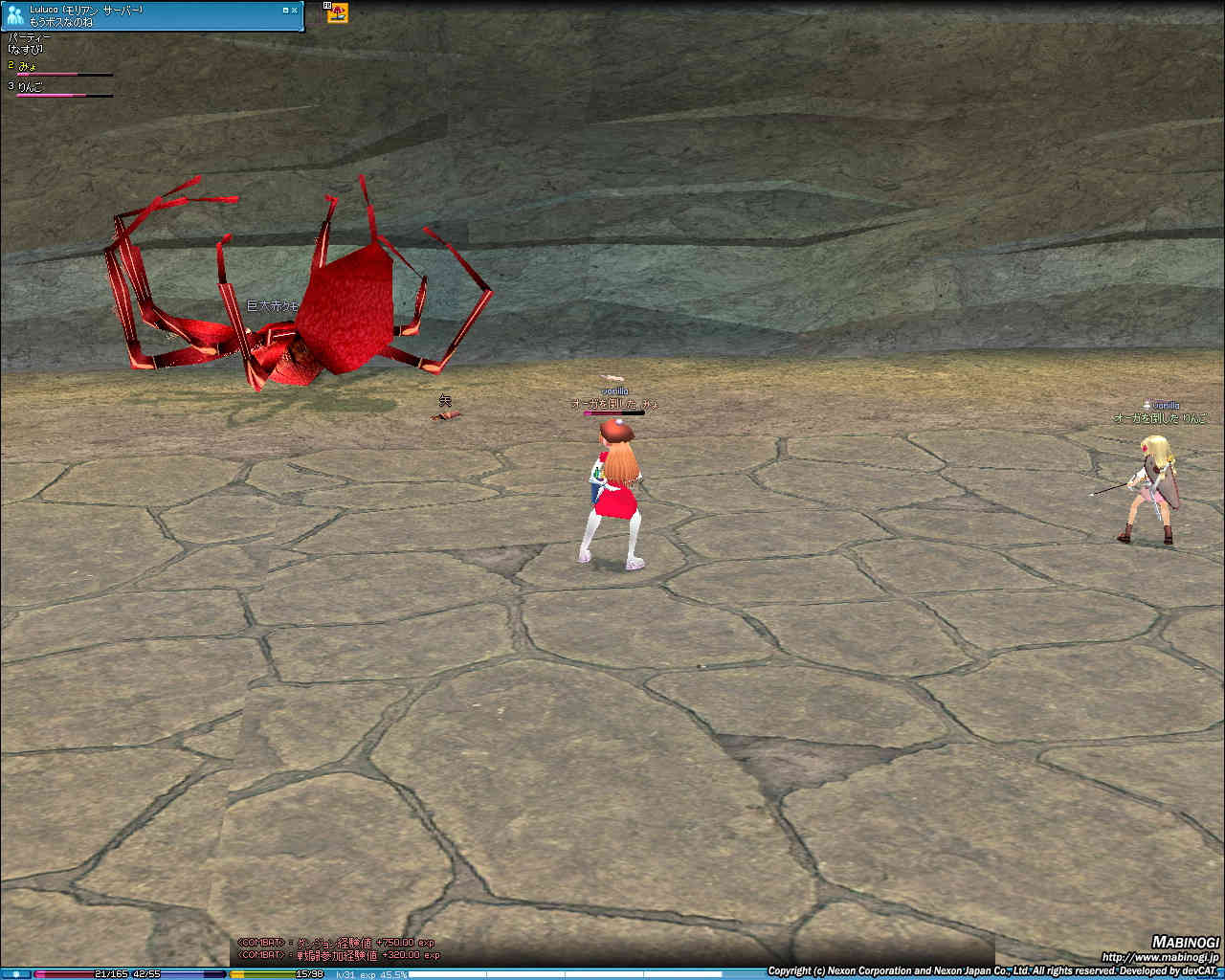Image resolution: width=1225 pixels, height=980 pixels.
Task: Open the main menu button on the bottom bar
Action: click(16, 974)
